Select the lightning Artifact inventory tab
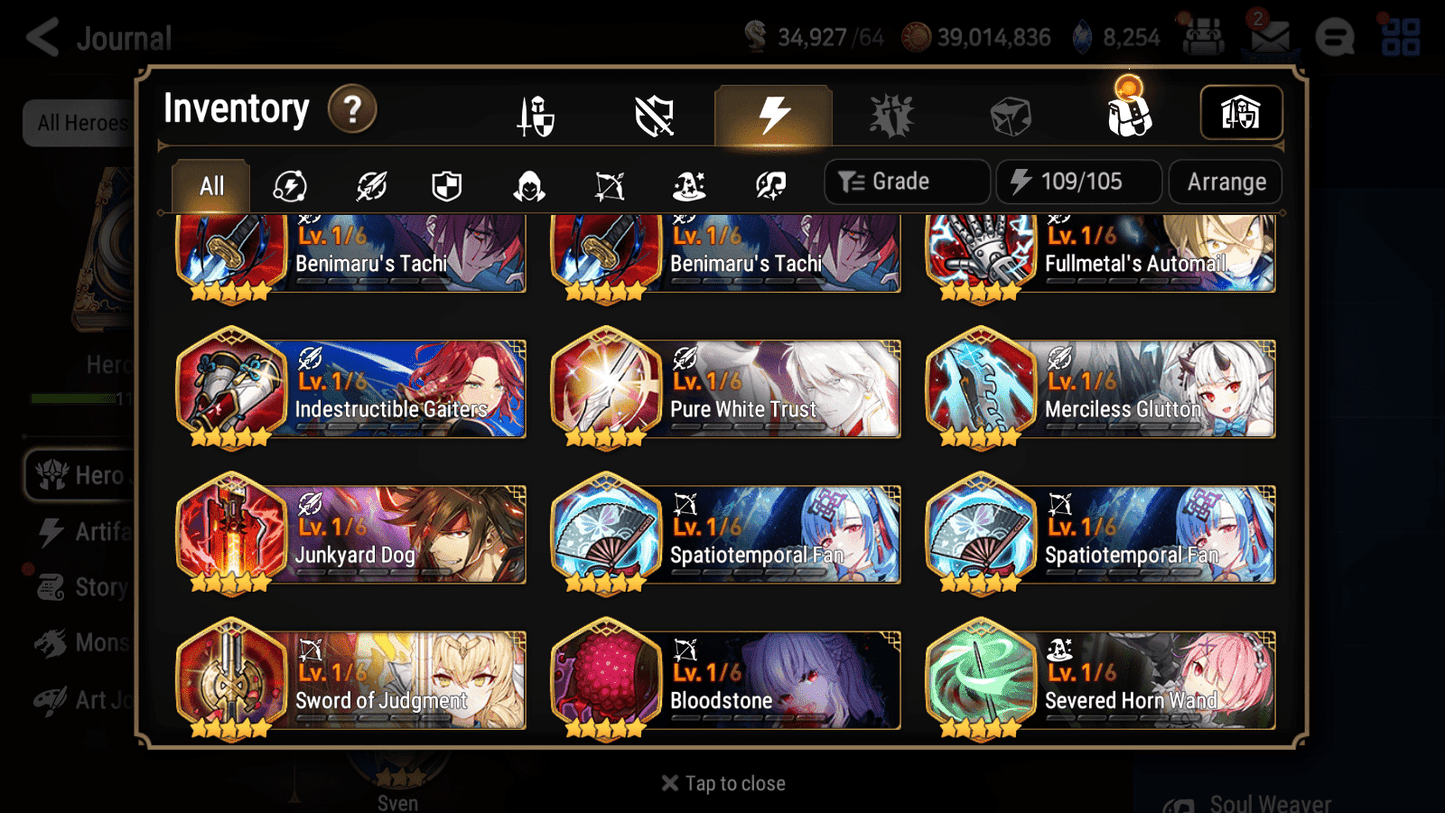The image size is (1445, 813). (x=774, y=113)
